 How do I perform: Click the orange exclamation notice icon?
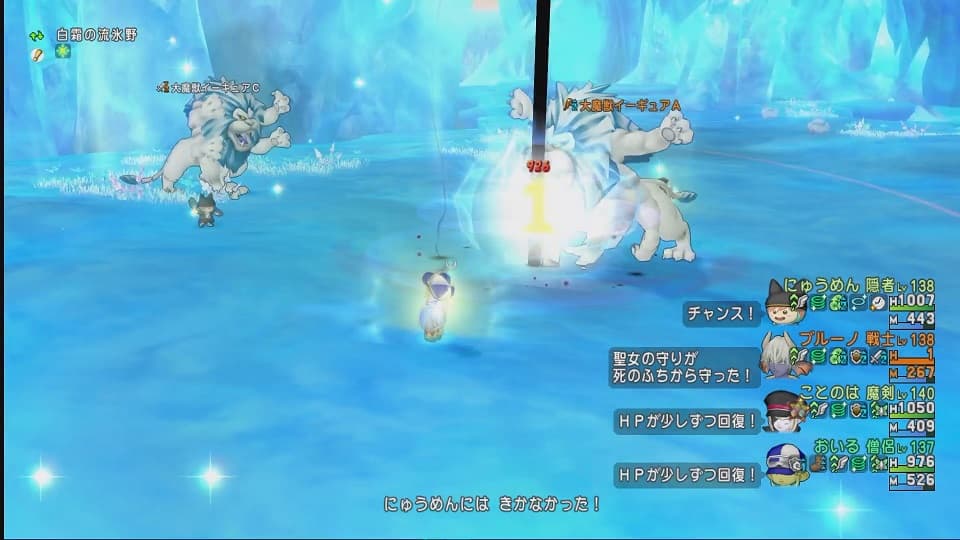point(37,53)
